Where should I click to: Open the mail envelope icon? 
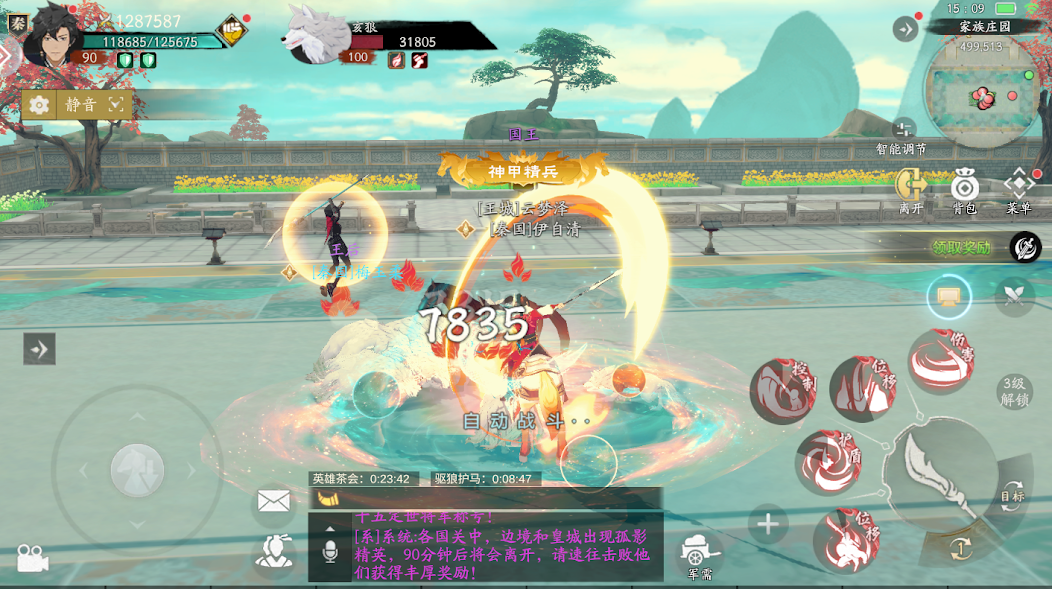273,501
